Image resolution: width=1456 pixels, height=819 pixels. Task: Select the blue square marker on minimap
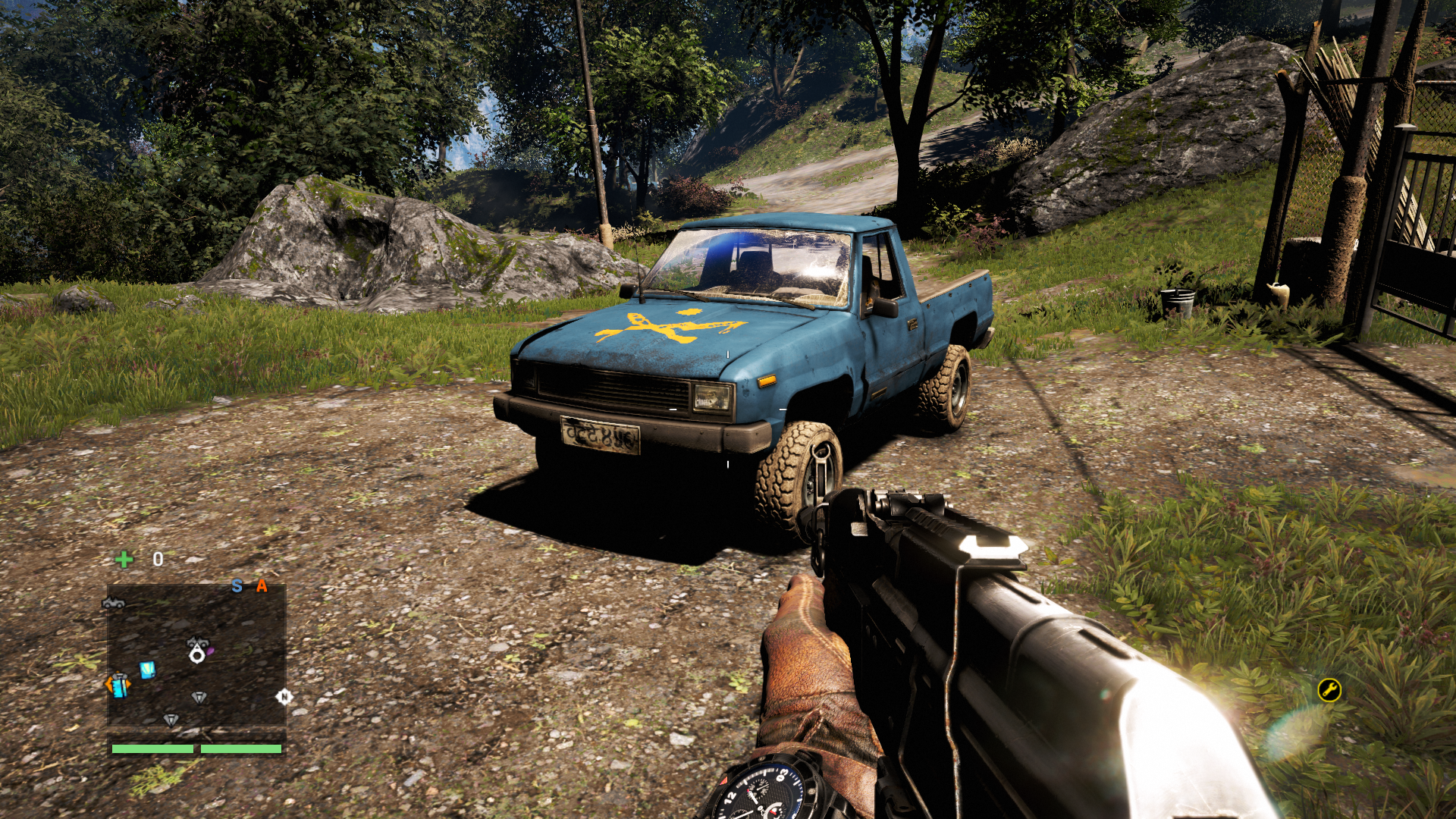148,670
